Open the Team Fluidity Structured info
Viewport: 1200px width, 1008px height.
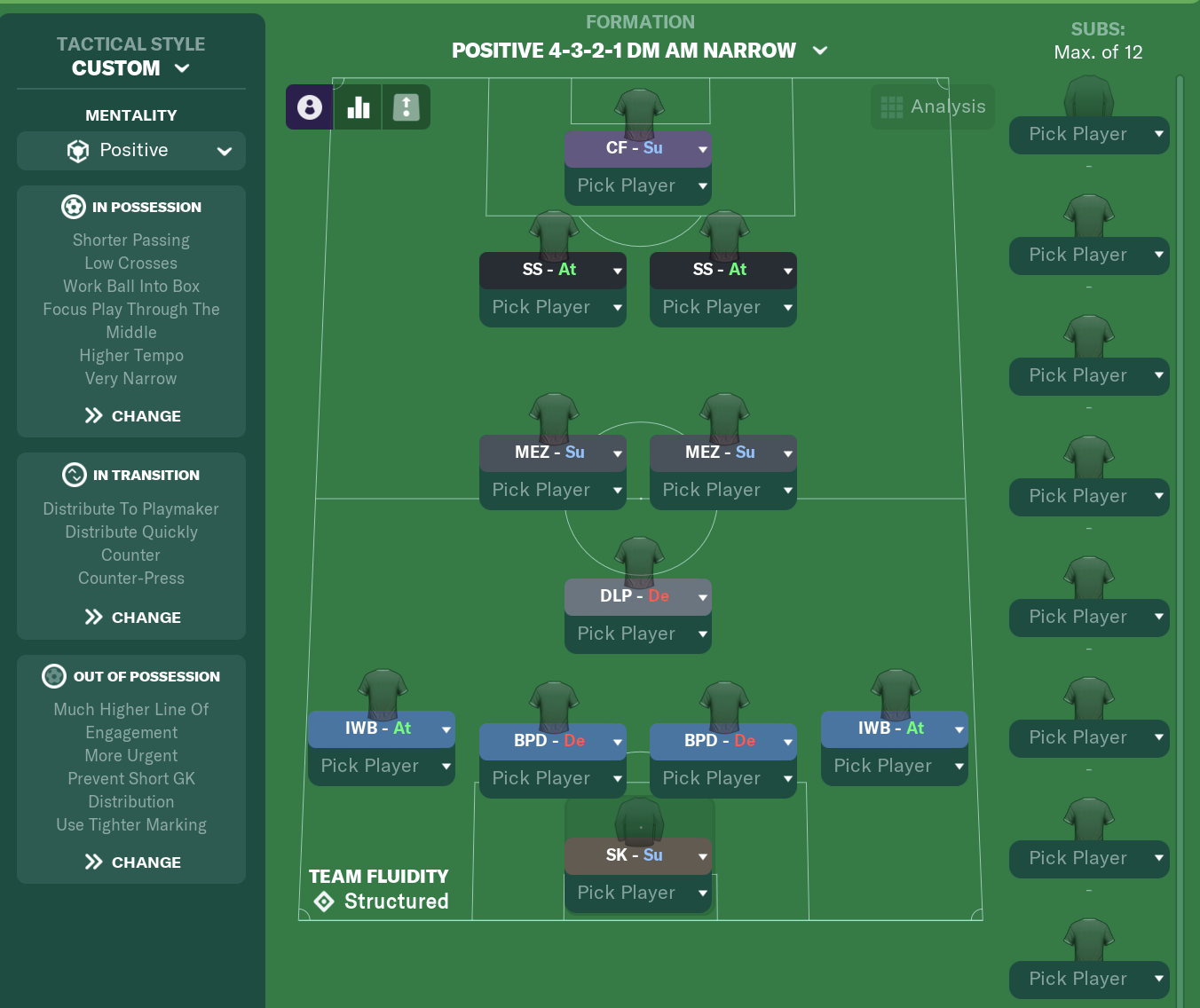click(x=379, y=890)
